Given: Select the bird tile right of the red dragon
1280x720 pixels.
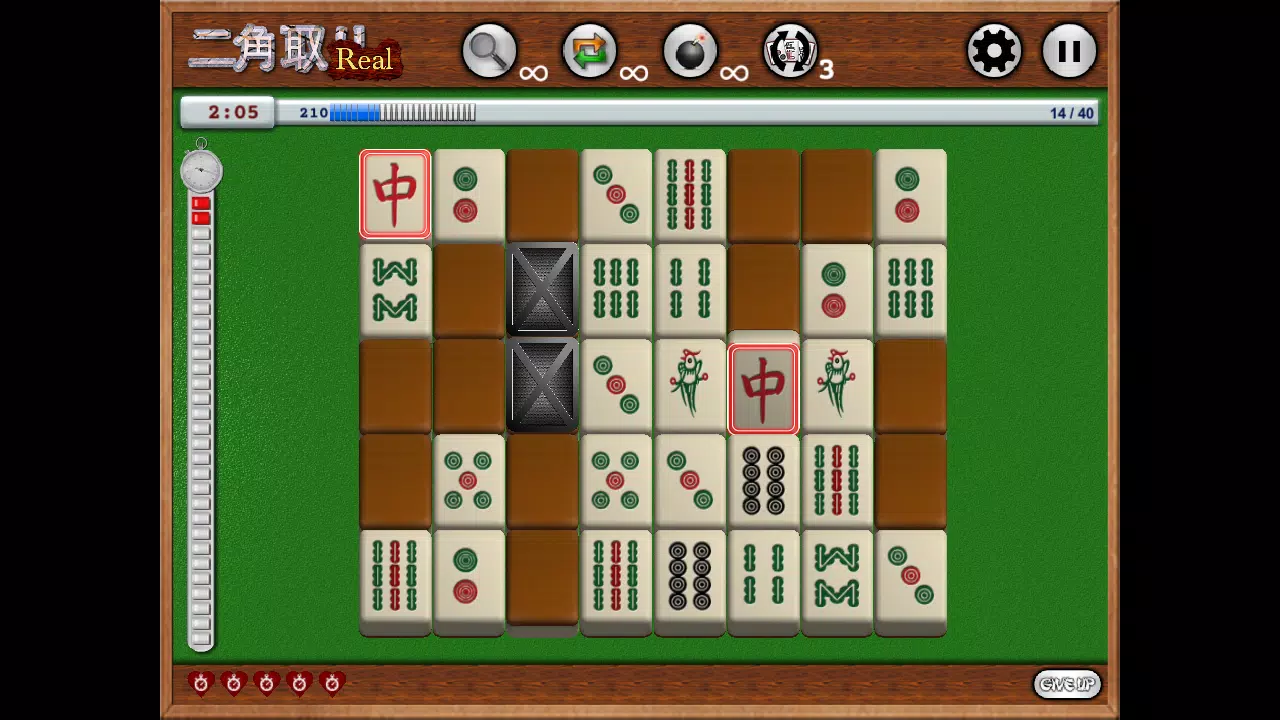Looking at the screenshot, I should [837, 386].
